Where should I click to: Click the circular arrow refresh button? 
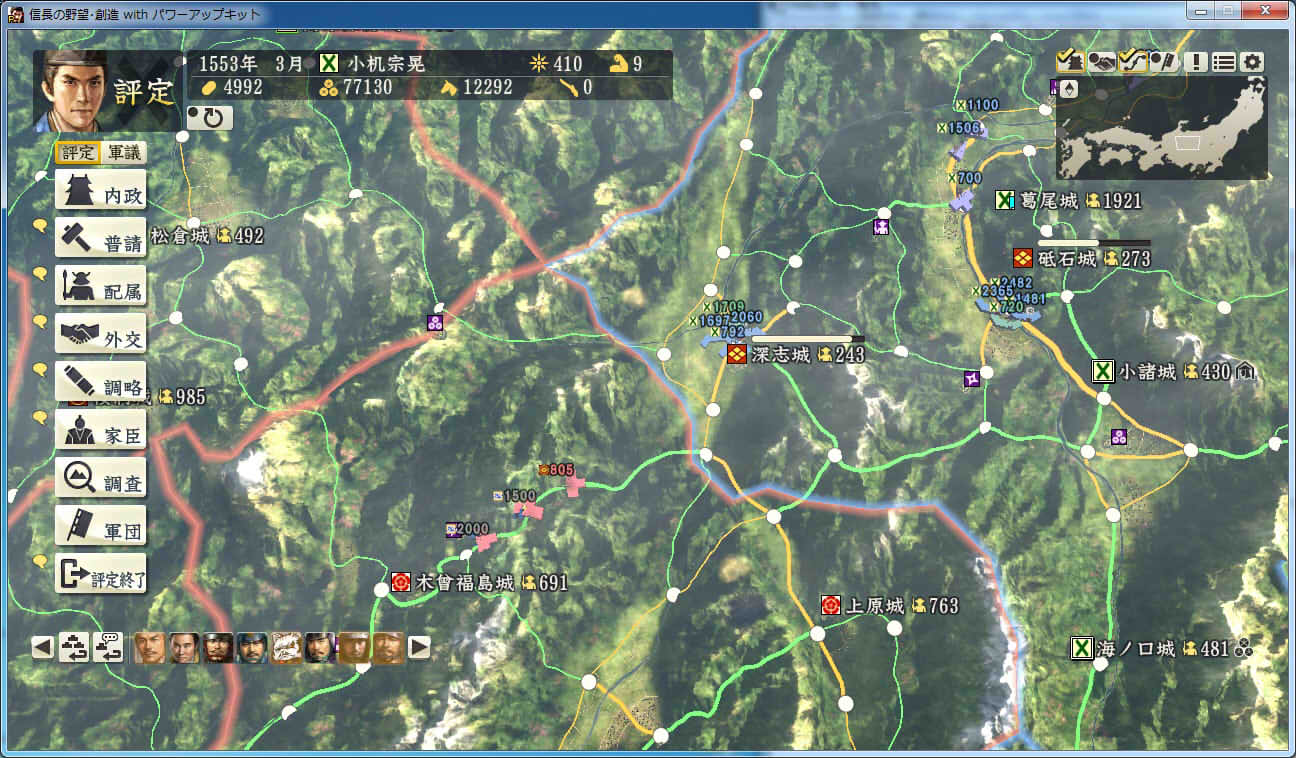(x=210, y=118)
